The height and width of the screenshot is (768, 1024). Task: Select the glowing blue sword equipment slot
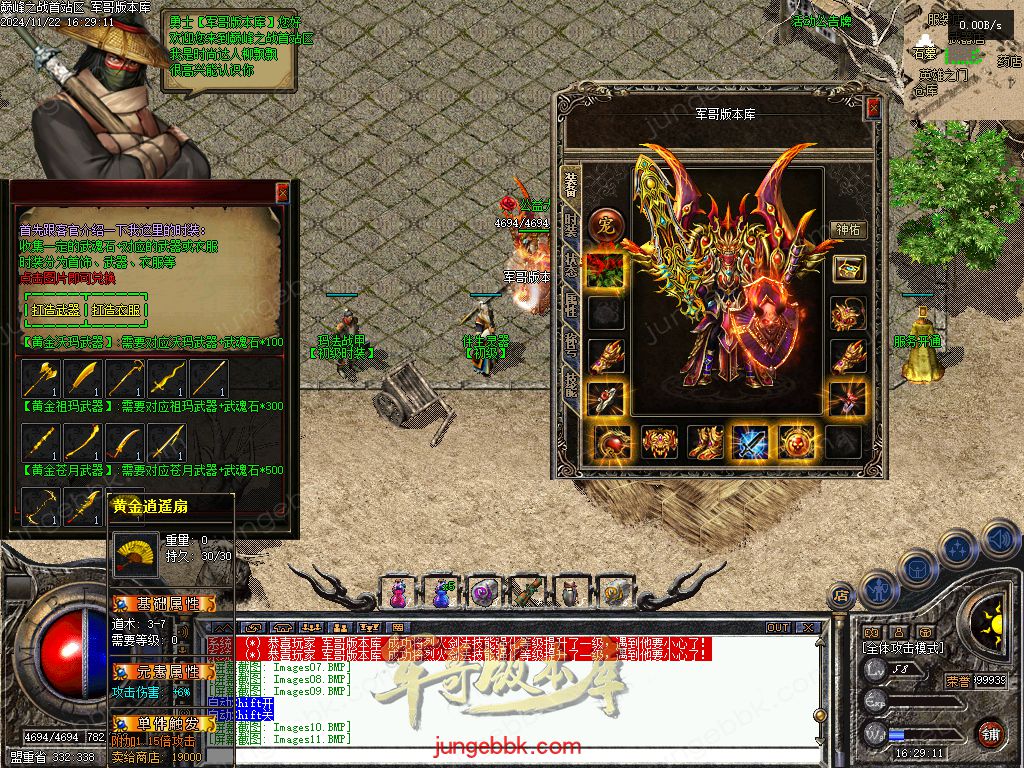(750, 441)
